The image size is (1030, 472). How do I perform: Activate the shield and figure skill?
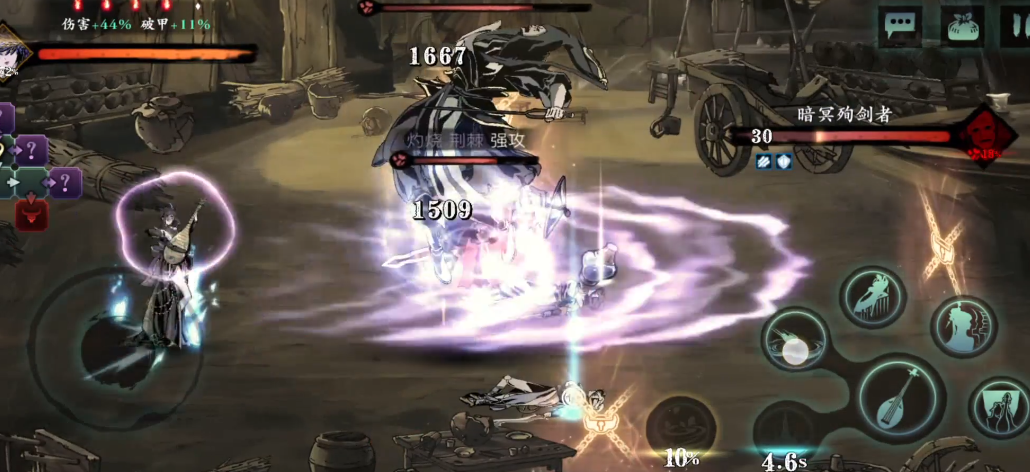[1001, 408]
